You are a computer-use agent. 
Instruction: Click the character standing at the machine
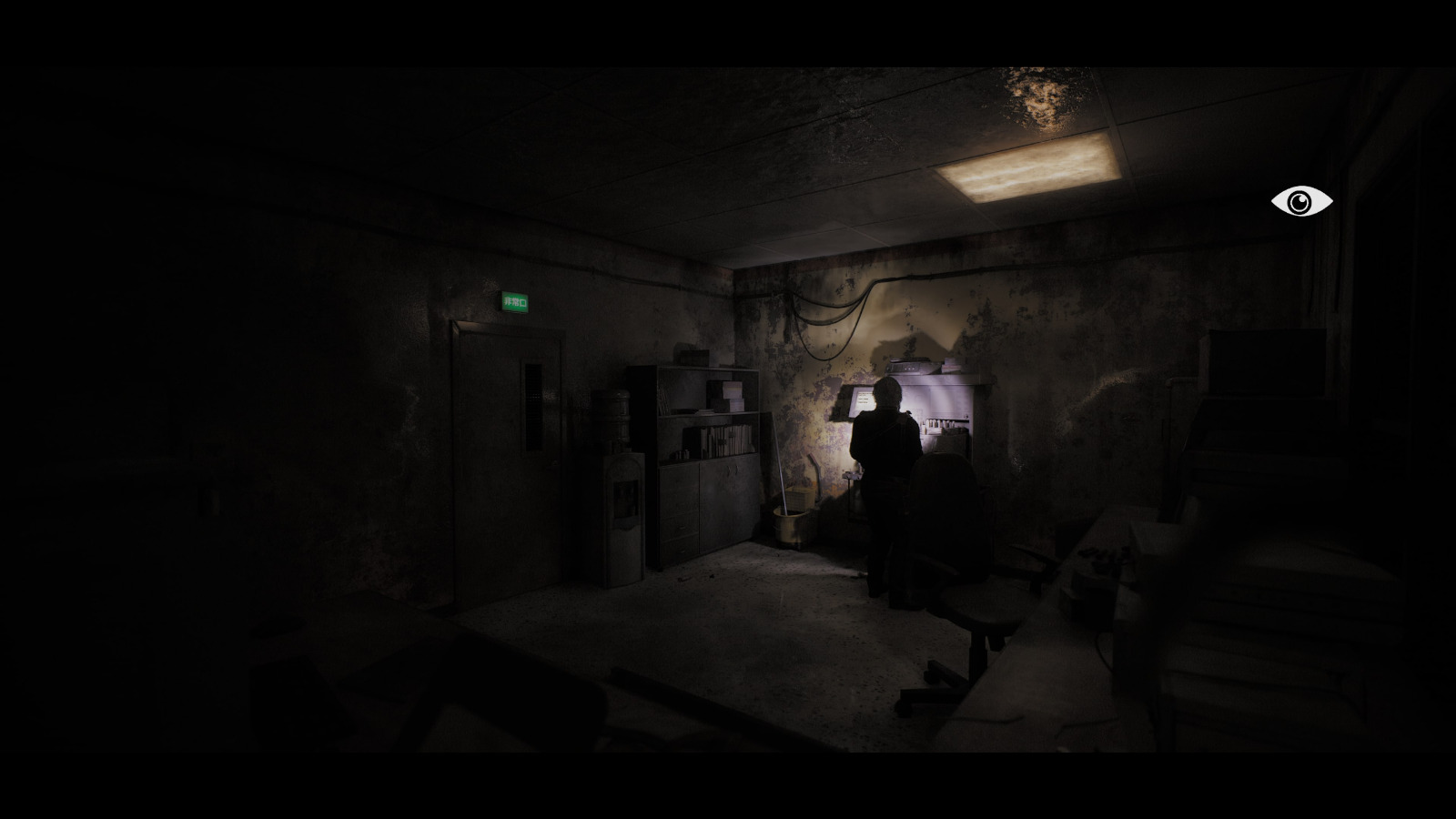(885, 446)
